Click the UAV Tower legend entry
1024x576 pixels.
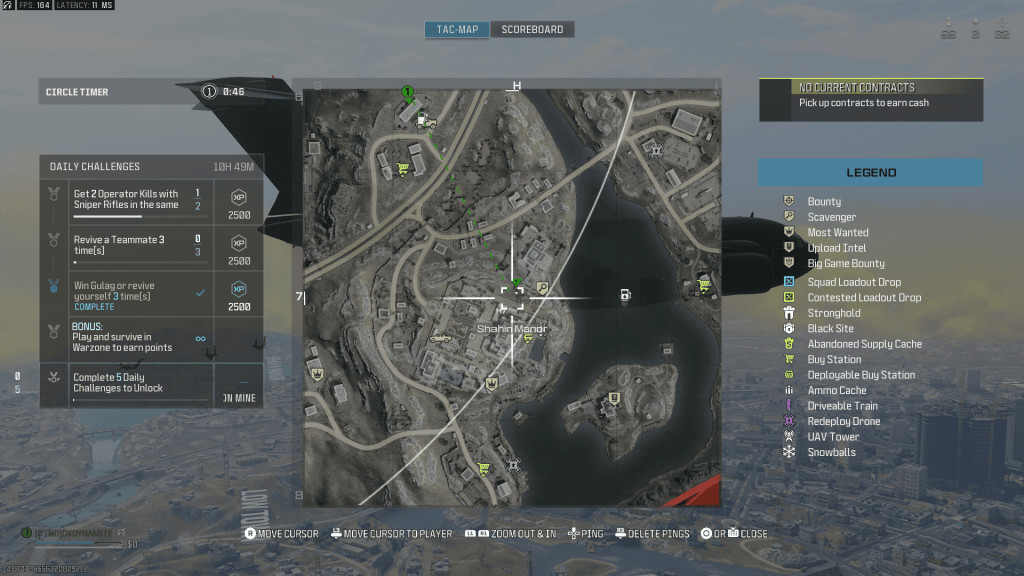833,437
